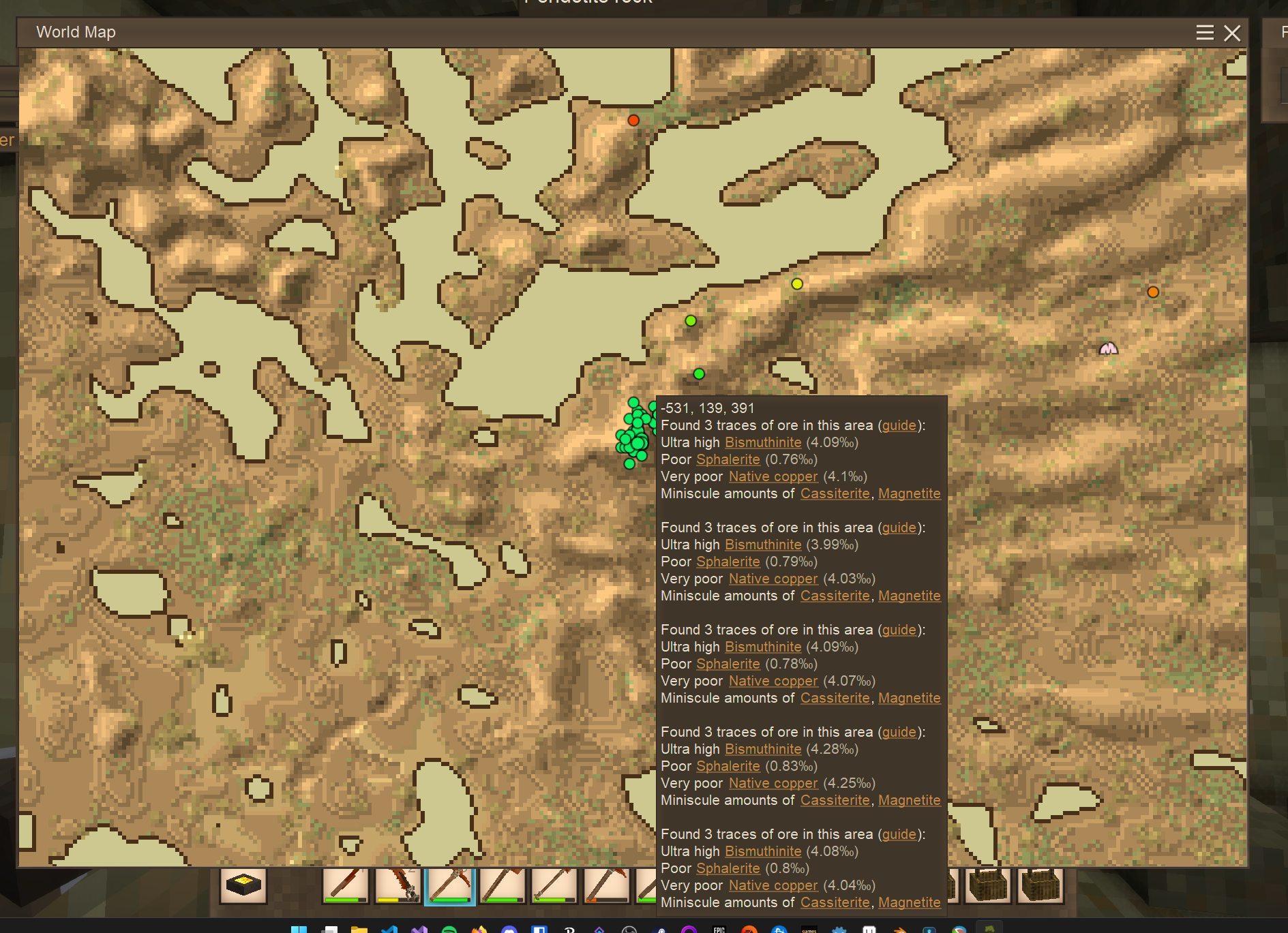Open the Windows Start menu

coord(299,930)
